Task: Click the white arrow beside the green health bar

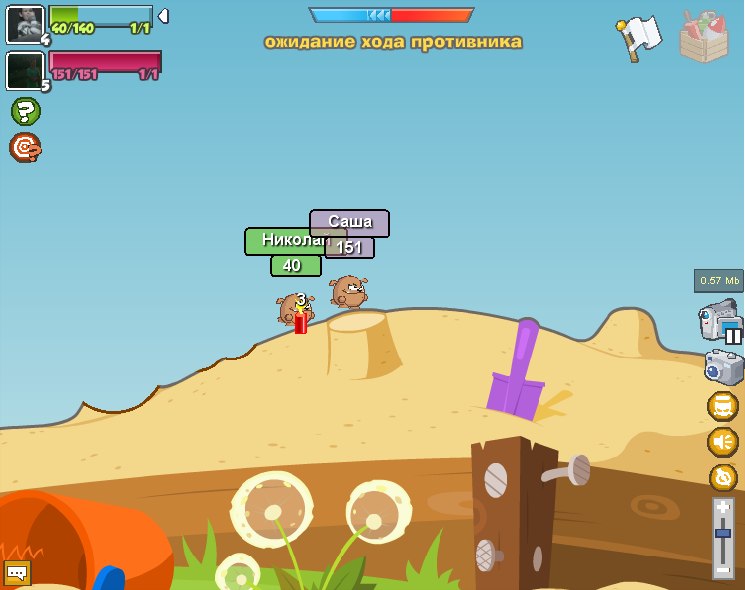Action: pyautogui.click(x=163, y=16)
